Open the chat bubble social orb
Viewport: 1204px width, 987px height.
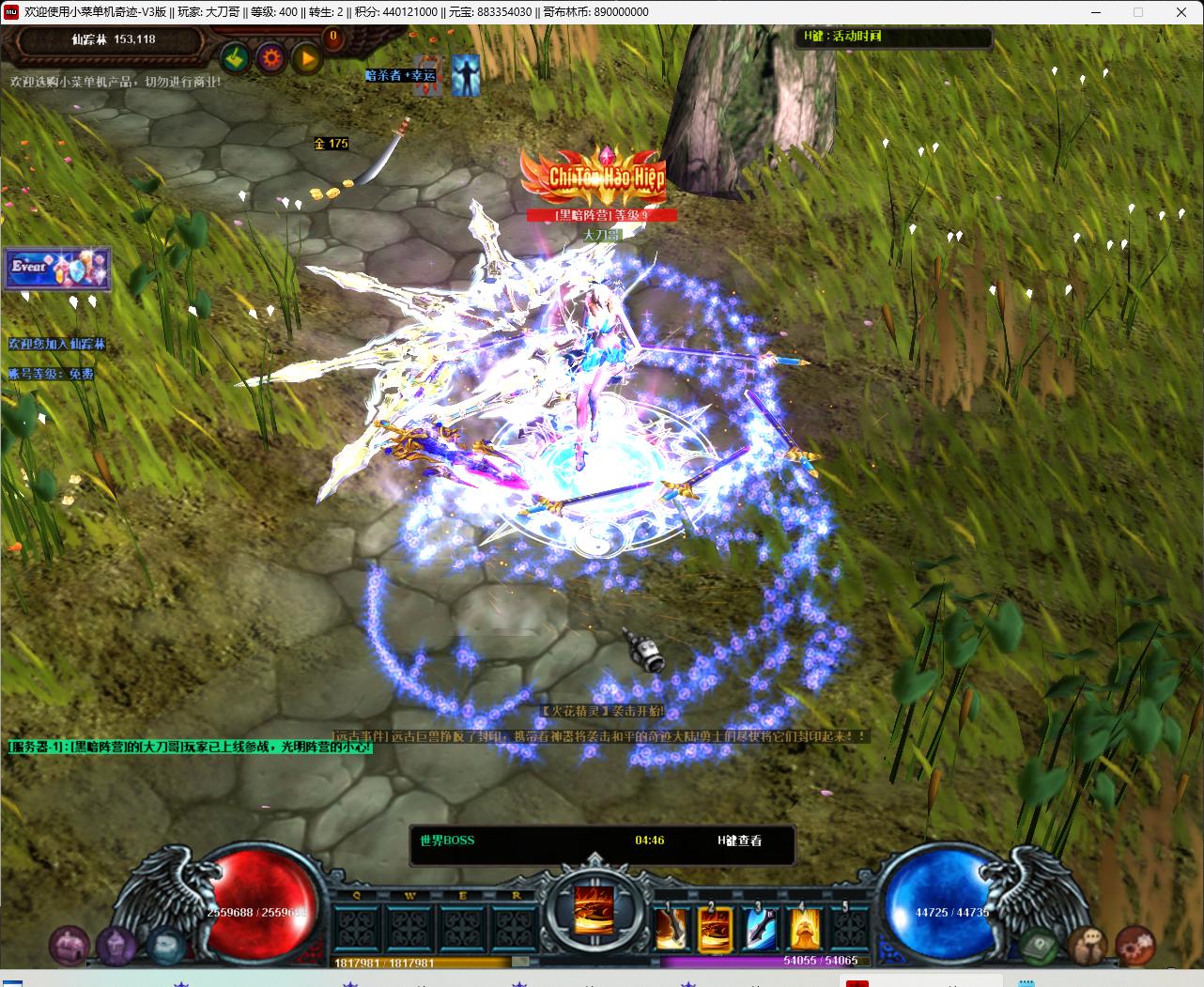click(1088, 945)
